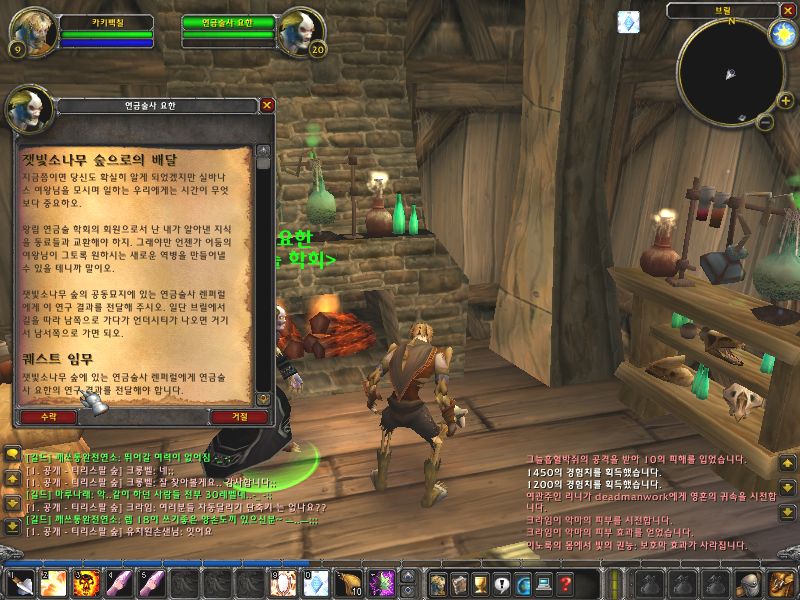The height and width of the screenshot is (600, 800).
Task: Decline the quest with the 거절 button
Action: tap(239, 415)
